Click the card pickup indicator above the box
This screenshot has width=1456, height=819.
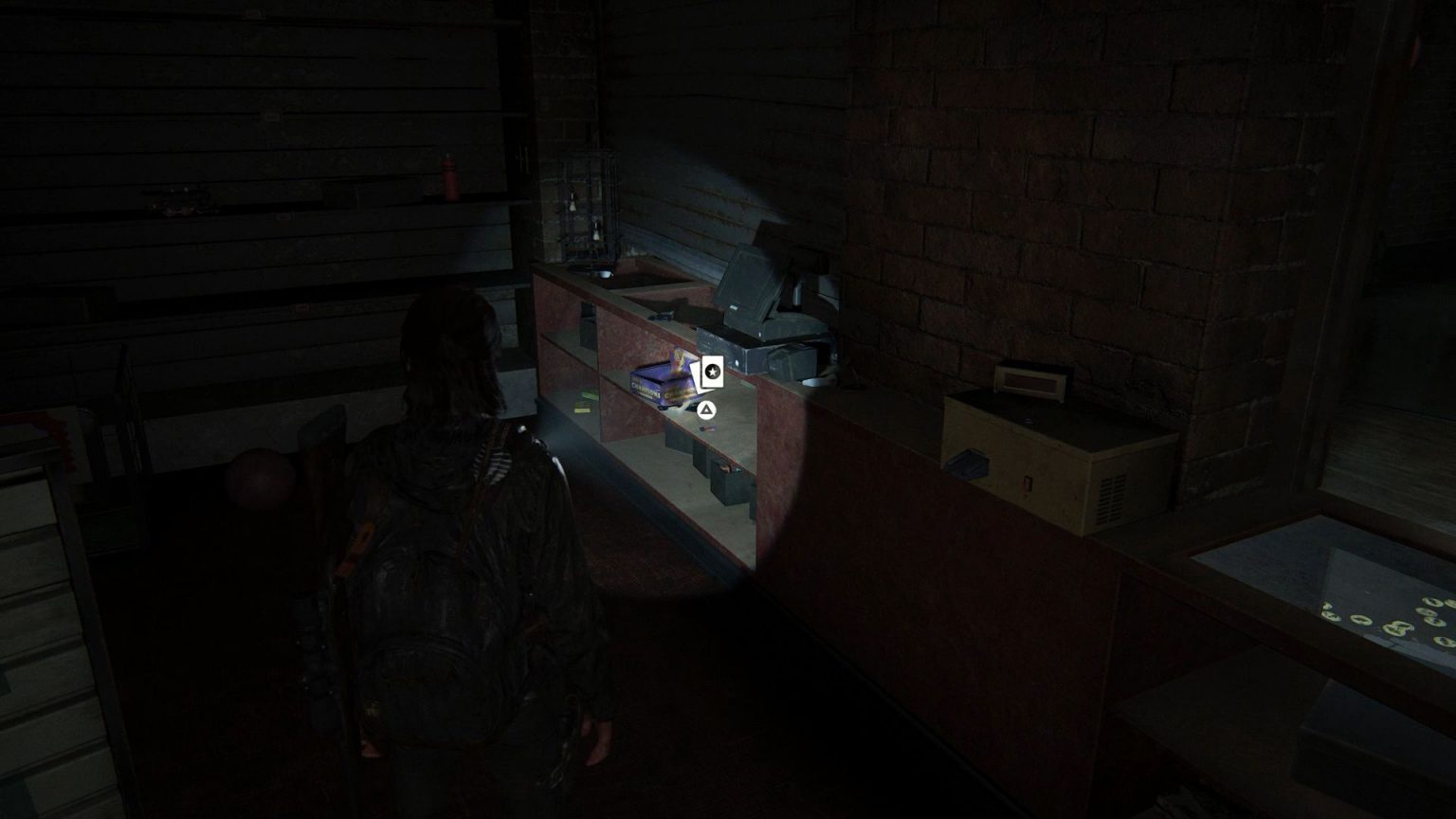(713, 372)
